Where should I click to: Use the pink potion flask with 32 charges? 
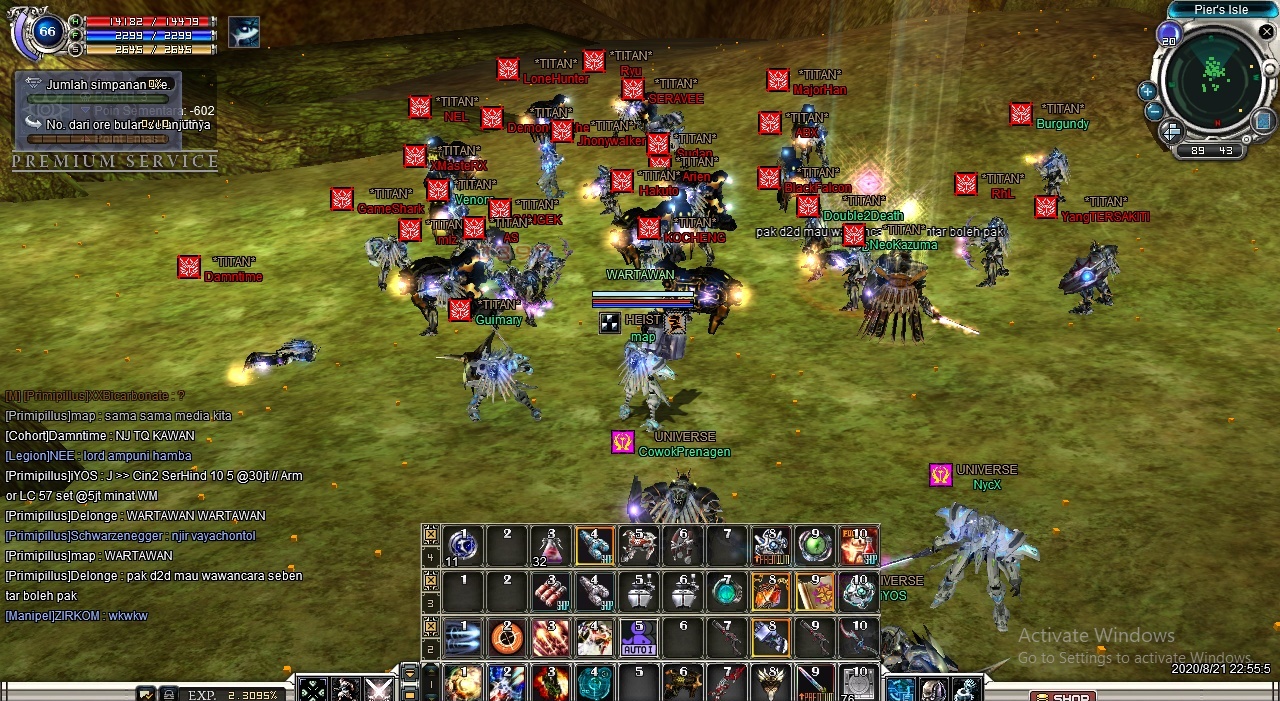coord(551,546)
